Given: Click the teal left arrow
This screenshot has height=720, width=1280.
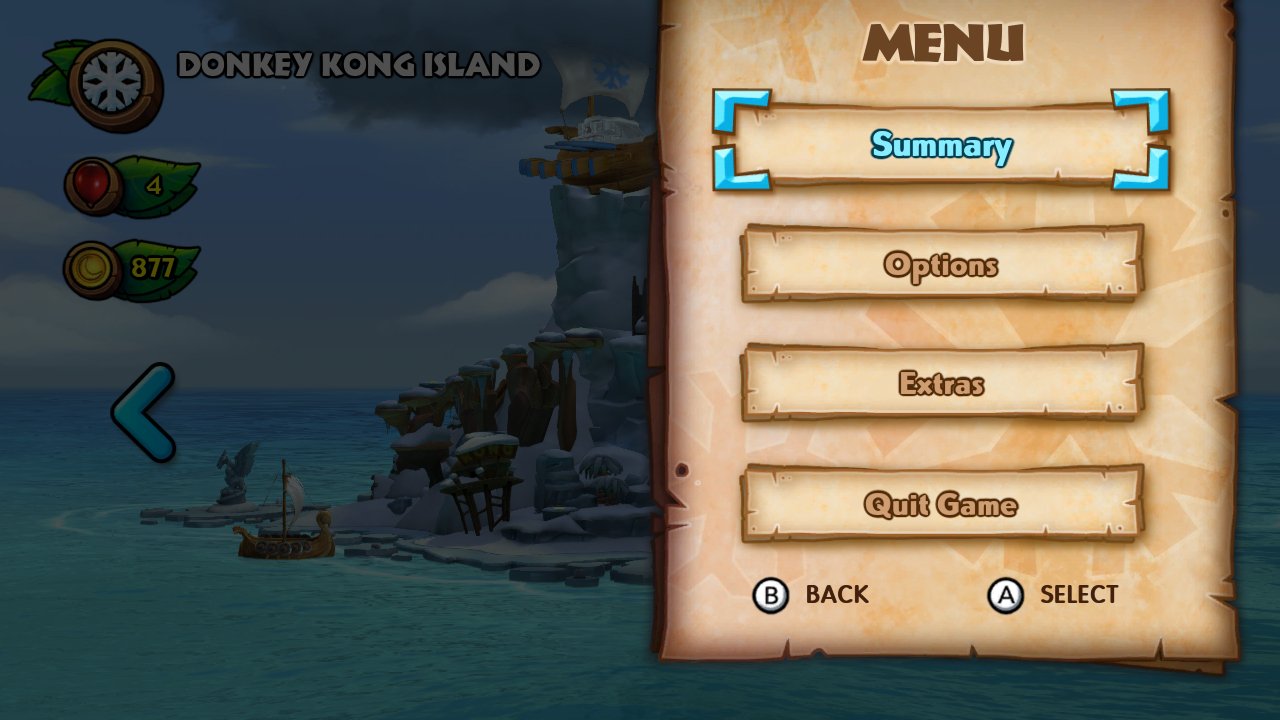Looking at the screenshot, I should [143, 412].
